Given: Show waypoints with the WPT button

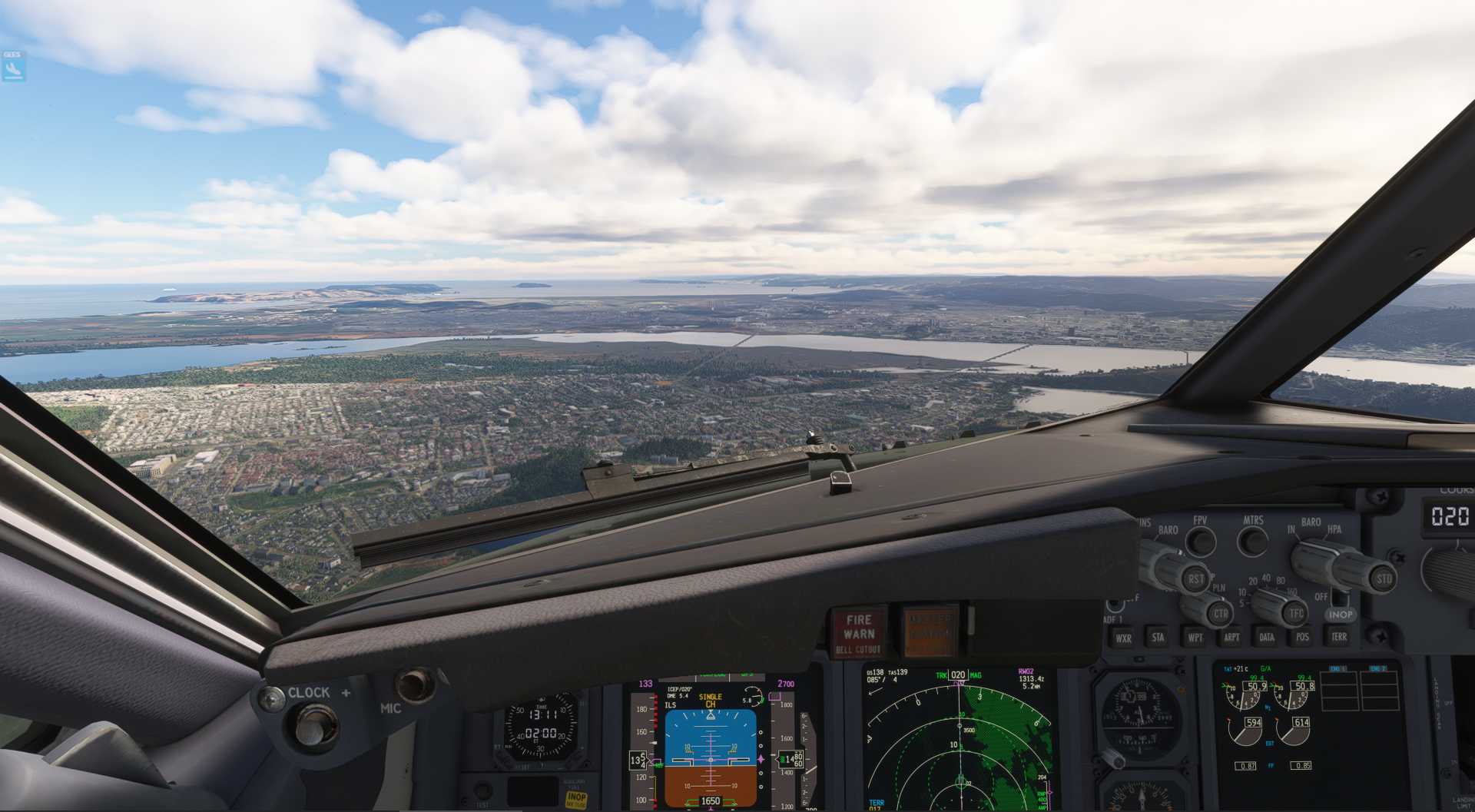Looking at the screenshot, I should pyautogui.click(x=1195, y=638).
